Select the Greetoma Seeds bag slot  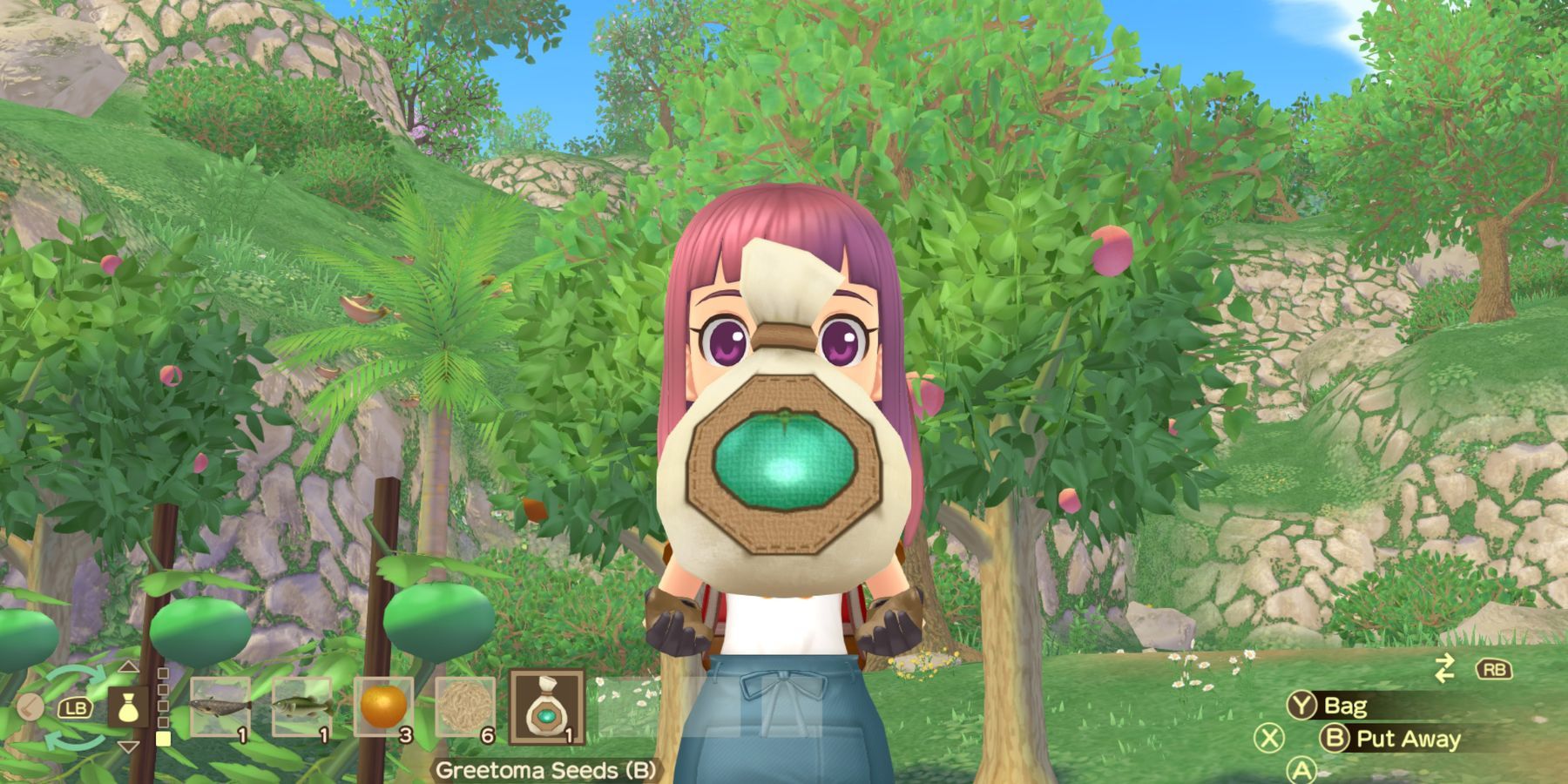[547, 706]
